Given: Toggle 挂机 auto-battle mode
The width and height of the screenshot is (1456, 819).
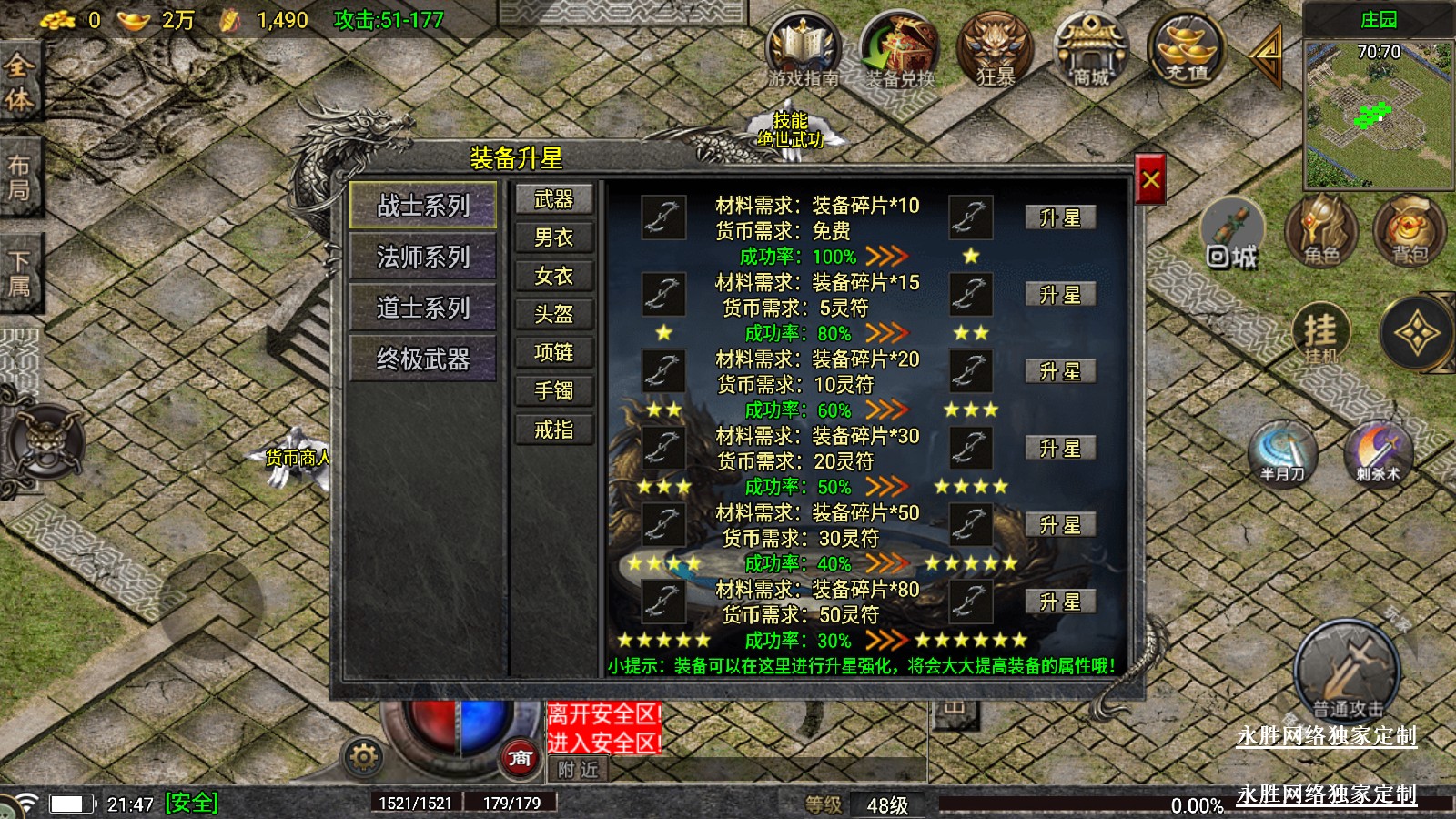Looking at the screenshot, I should coord(1320,335).
